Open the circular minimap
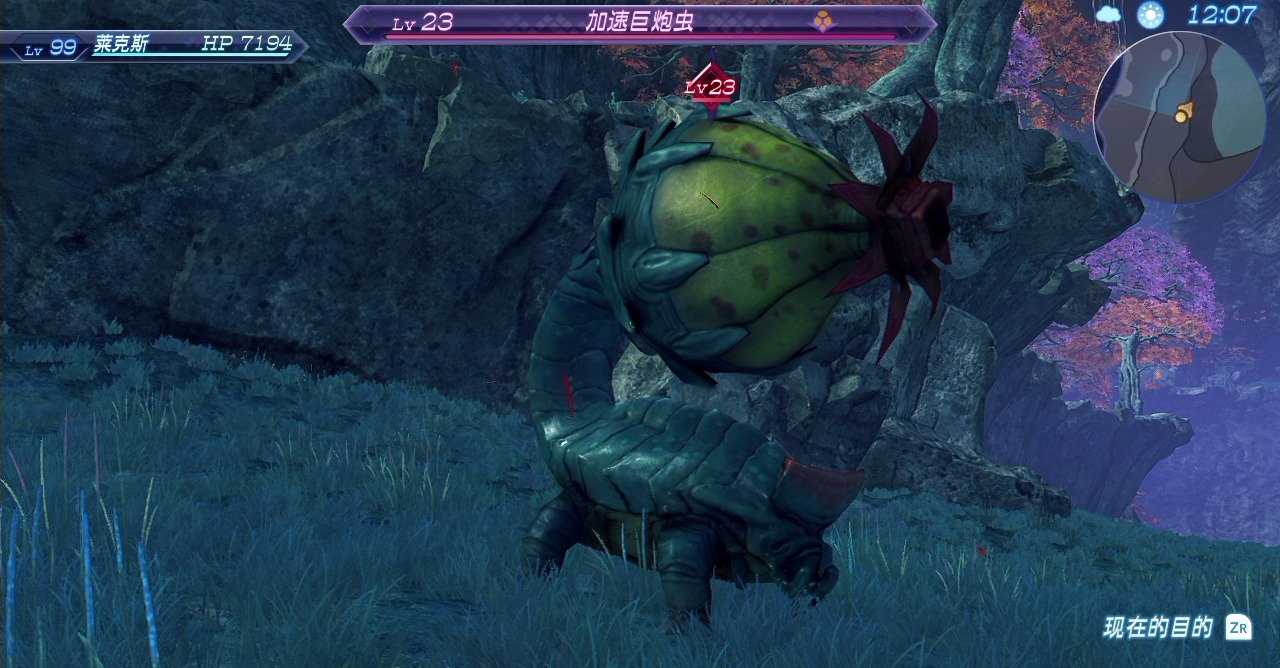Image resolution: width=1280 pixels, height=668 pixels. 1179,117
